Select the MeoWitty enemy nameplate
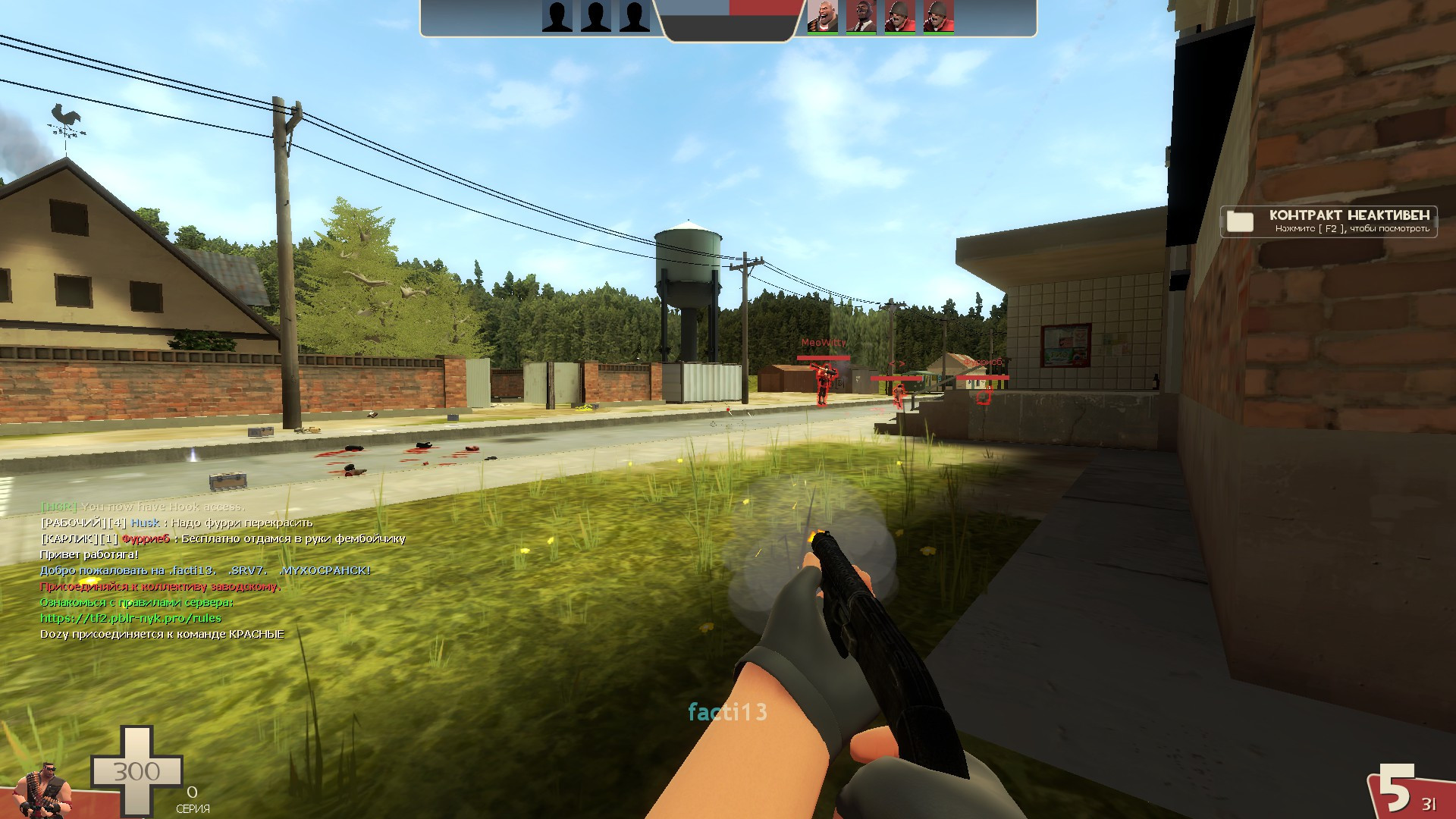The height and width of the screenshot is (819, 1456). [825, 343]
